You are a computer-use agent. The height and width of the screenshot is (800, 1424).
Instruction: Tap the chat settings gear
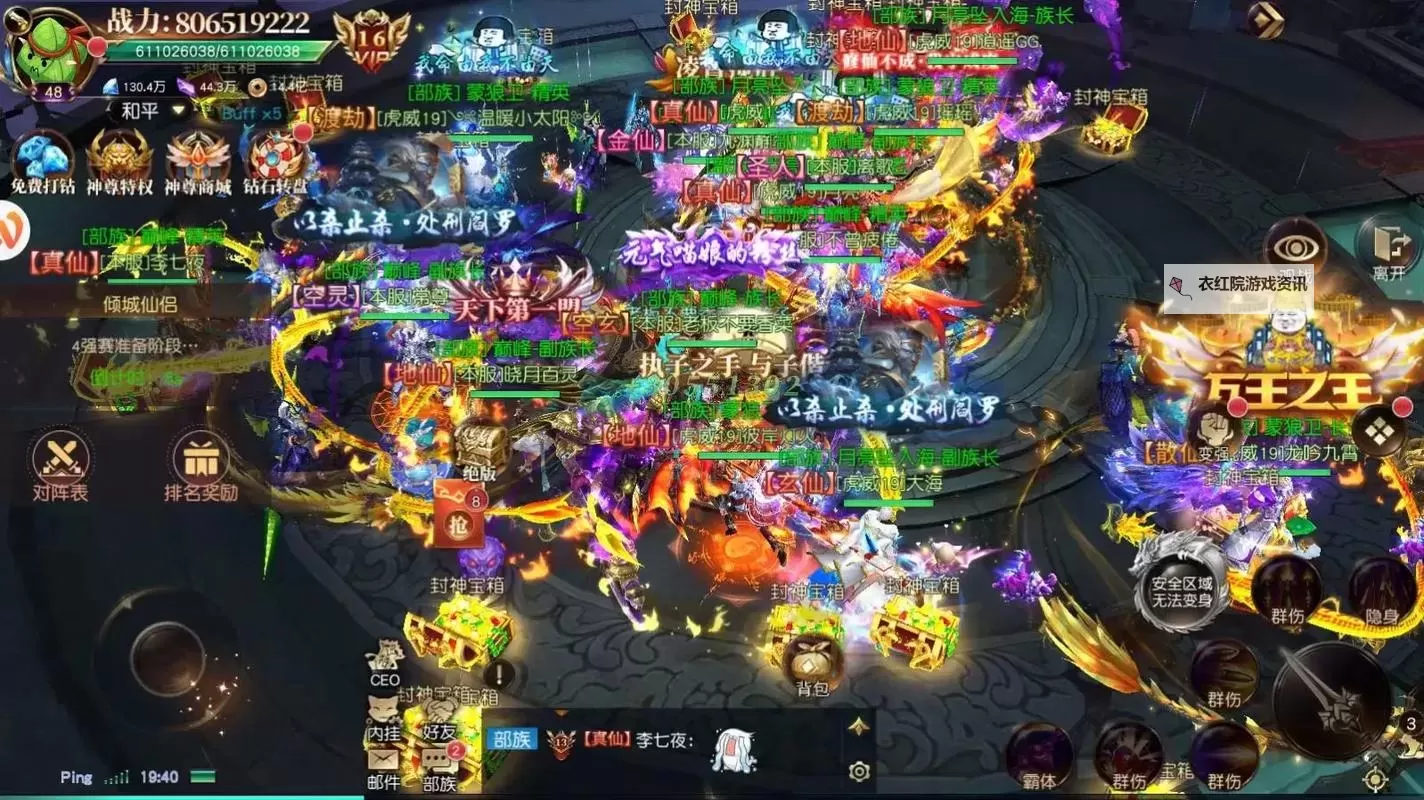(861, 769)
